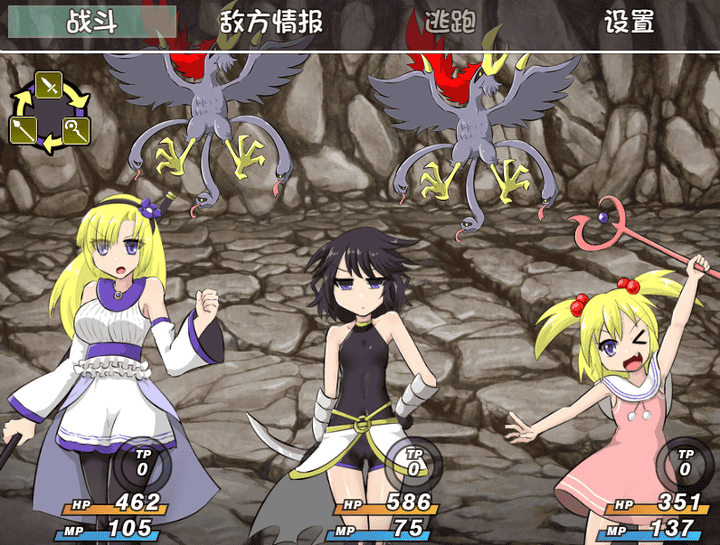Choose the 逃跑 (Escape) option

(x=450, y=22)
